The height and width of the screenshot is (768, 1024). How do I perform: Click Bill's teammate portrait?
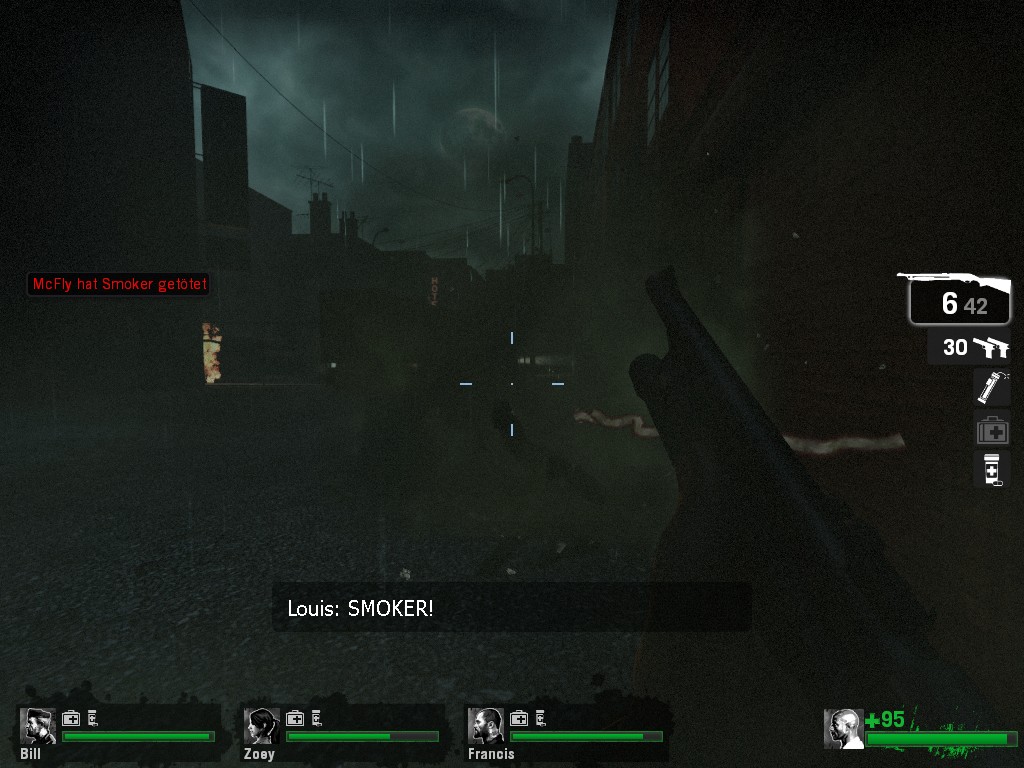[39, 726]
